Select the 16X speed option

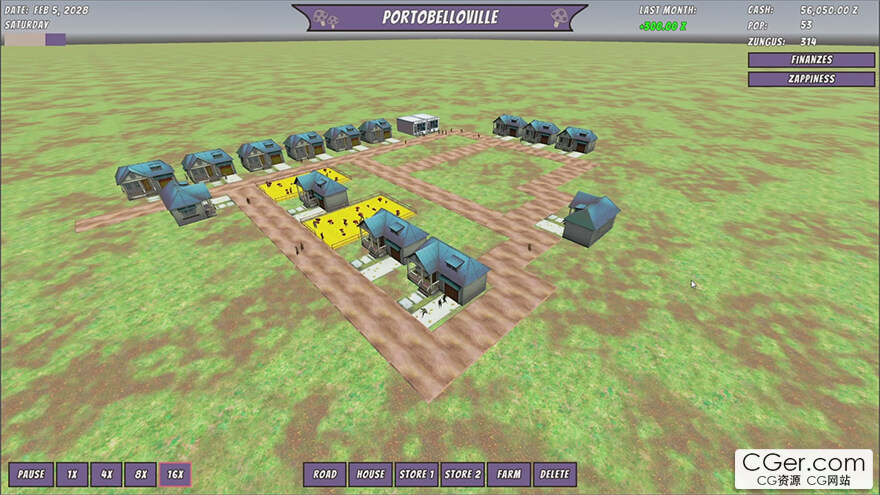click(175, 474)
